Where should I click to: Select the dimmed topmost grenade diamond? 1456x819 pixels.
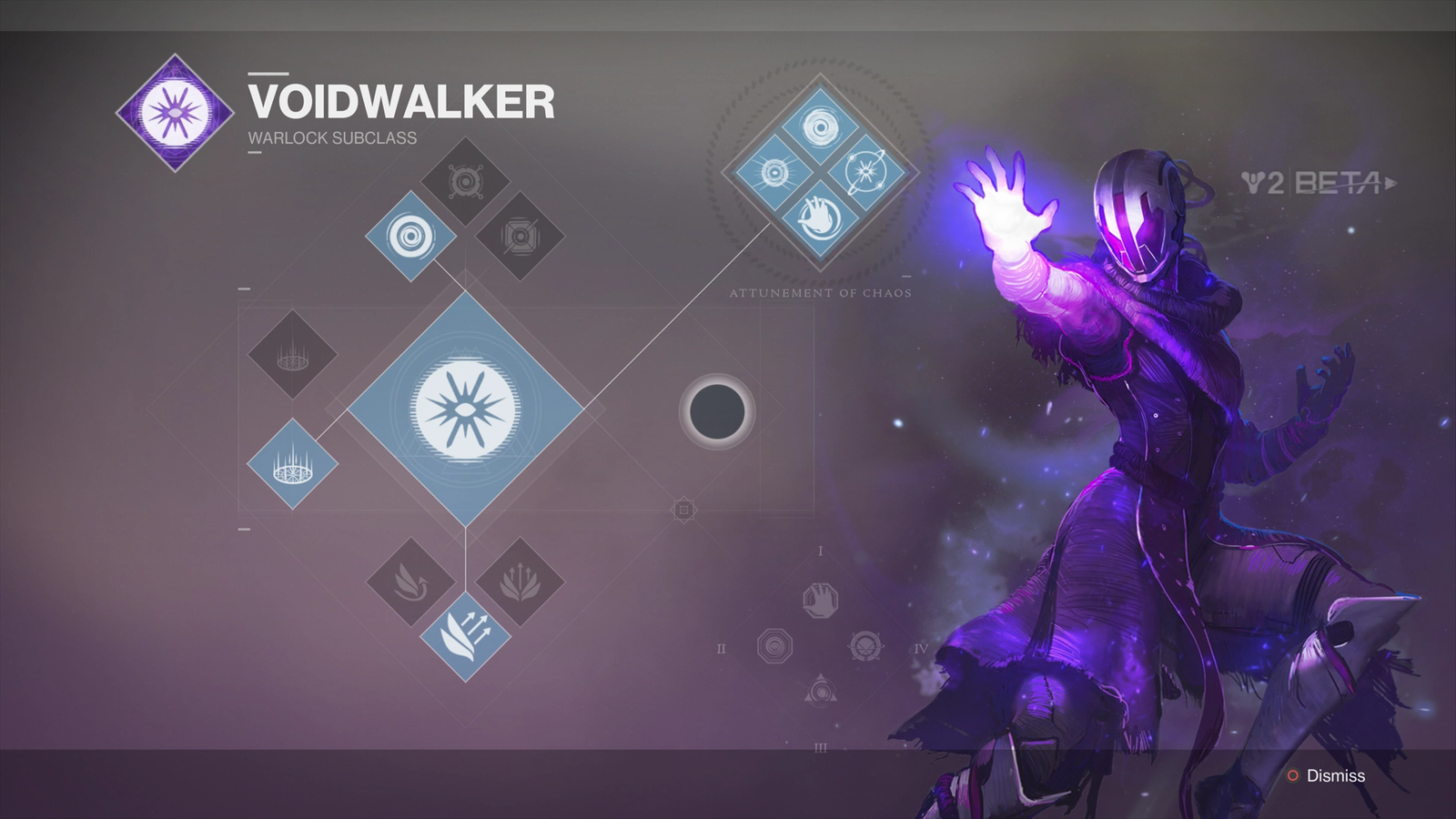[x=465, y=182]
